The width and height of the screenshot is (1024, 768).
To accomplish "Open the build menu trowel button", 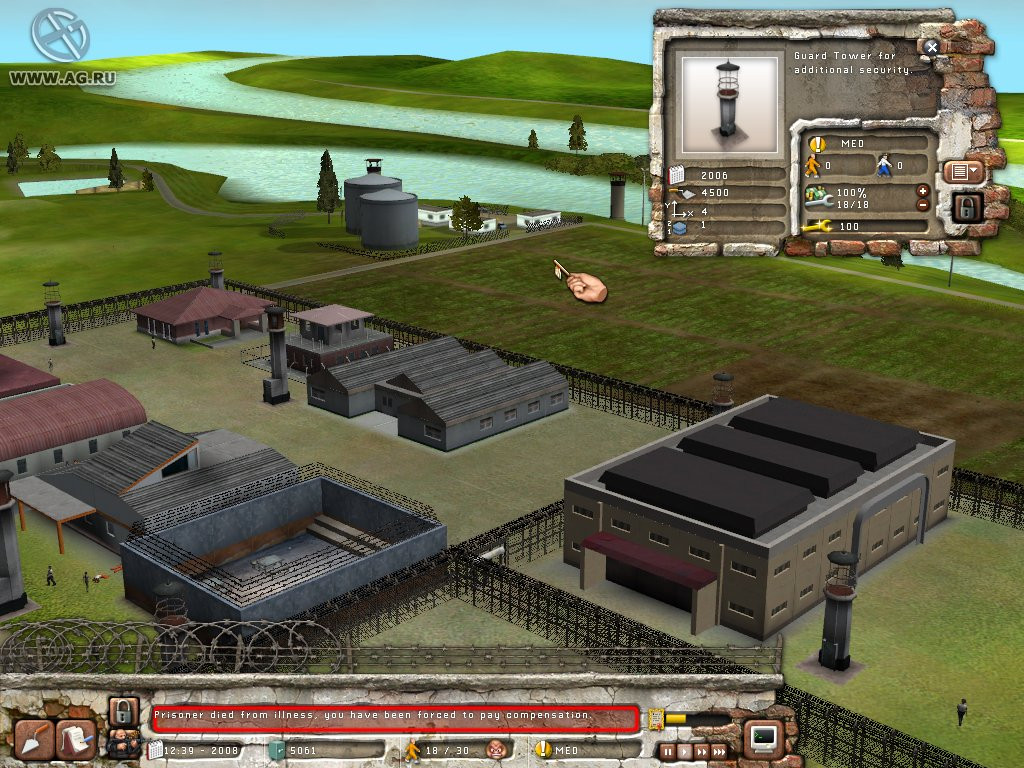I will (x=34, y=739).
